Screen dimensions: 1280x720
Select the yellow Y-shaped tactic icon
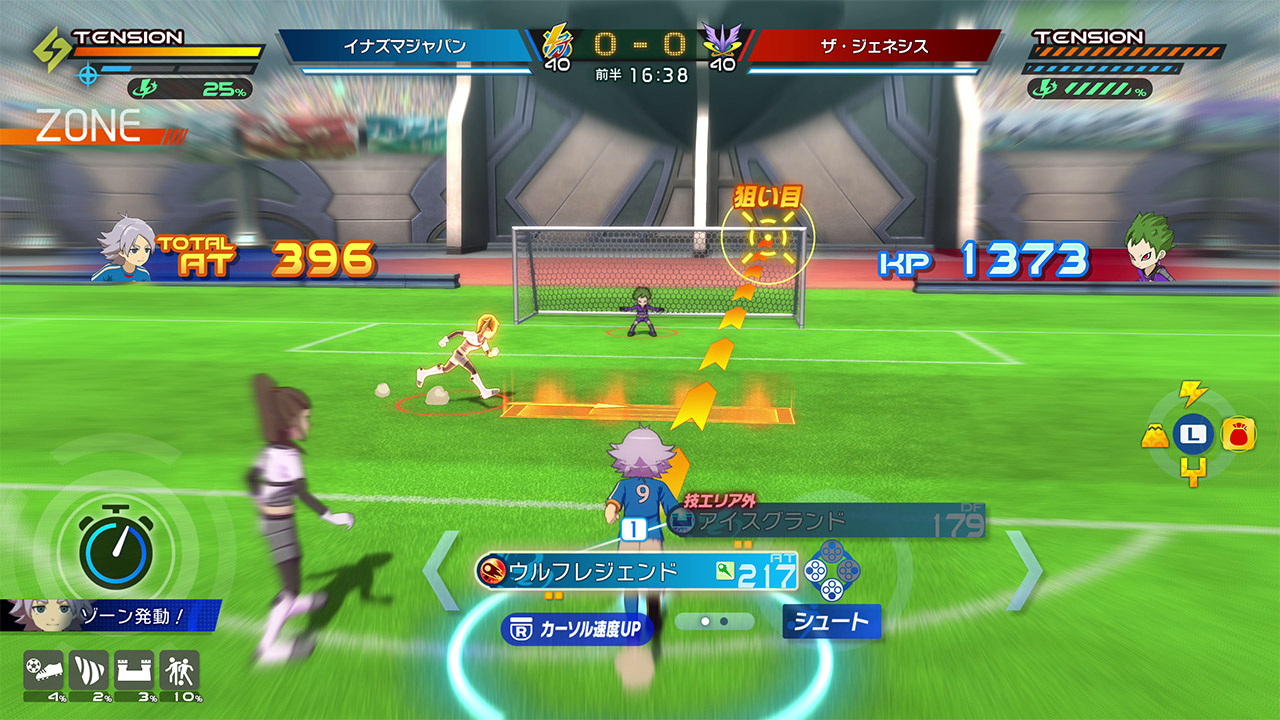(1192, 473)
